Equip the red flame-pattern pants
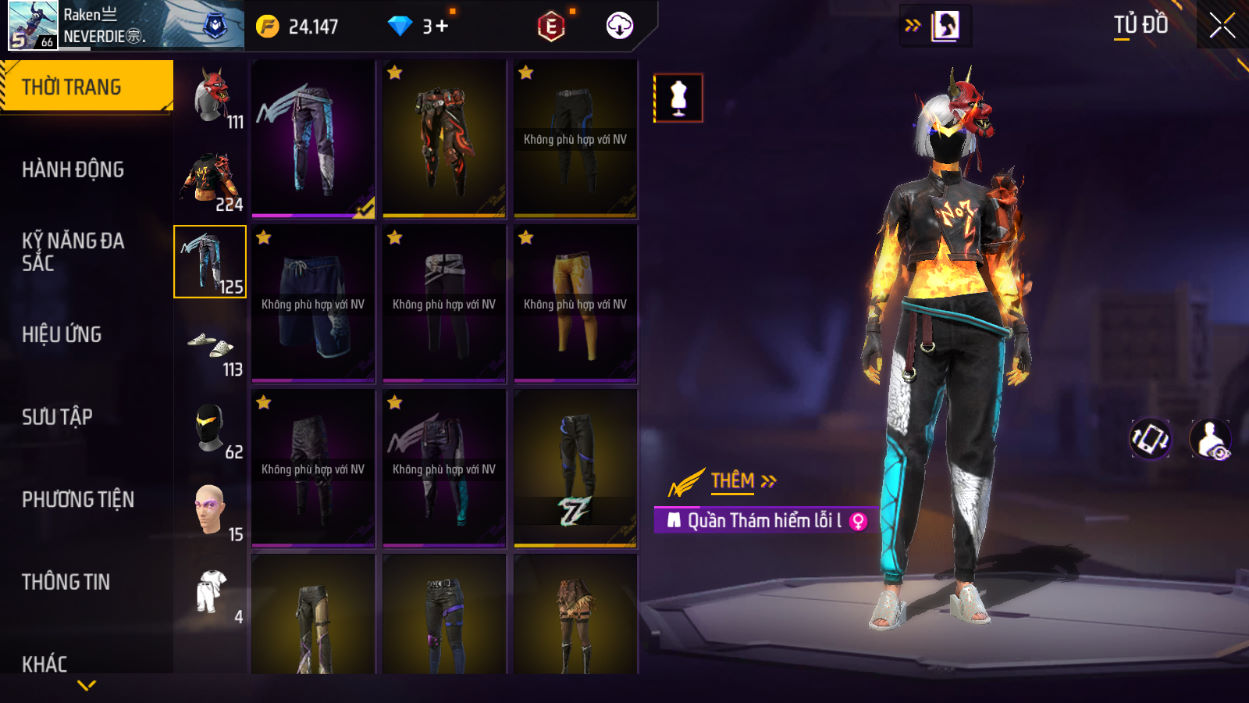1249x703 pixels. tap(444, 138)
